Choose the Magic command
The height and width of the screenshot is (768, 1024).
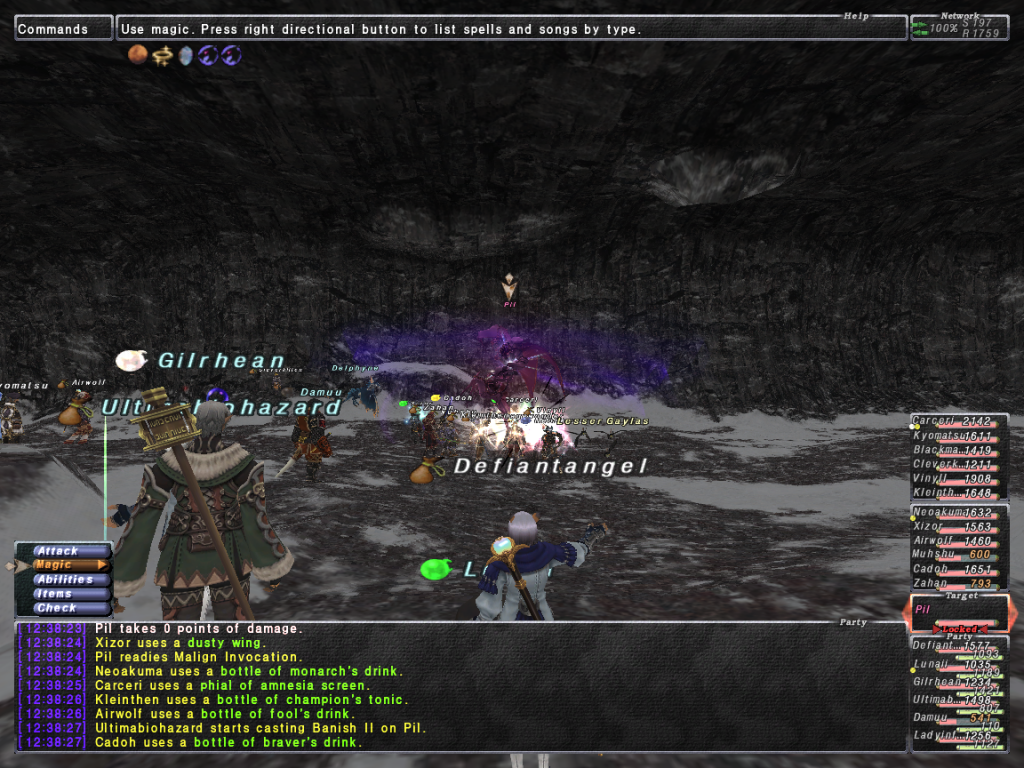coord(62,565)
